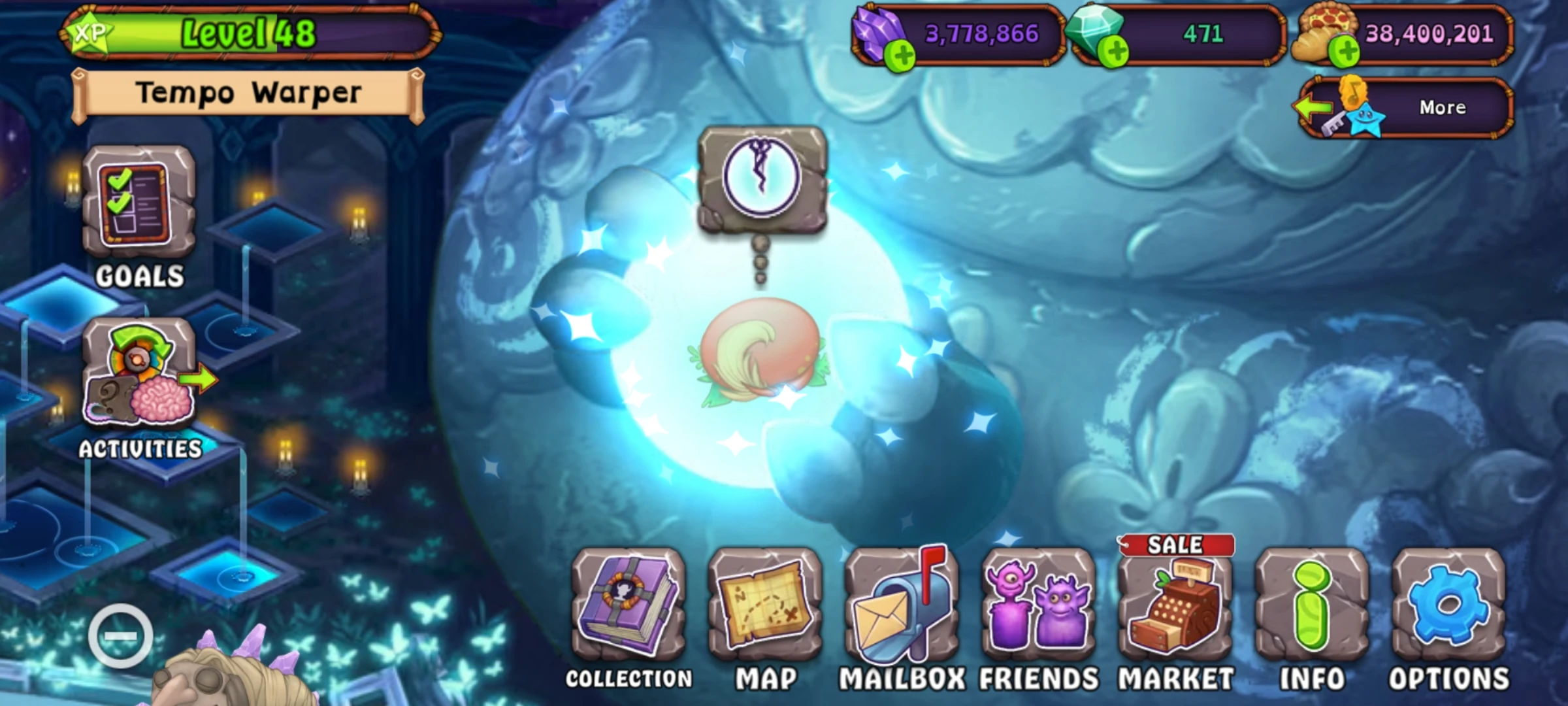This screenshot has width=1568, height=706.
Task: Open the More menu
Action: click(1444, 107)
